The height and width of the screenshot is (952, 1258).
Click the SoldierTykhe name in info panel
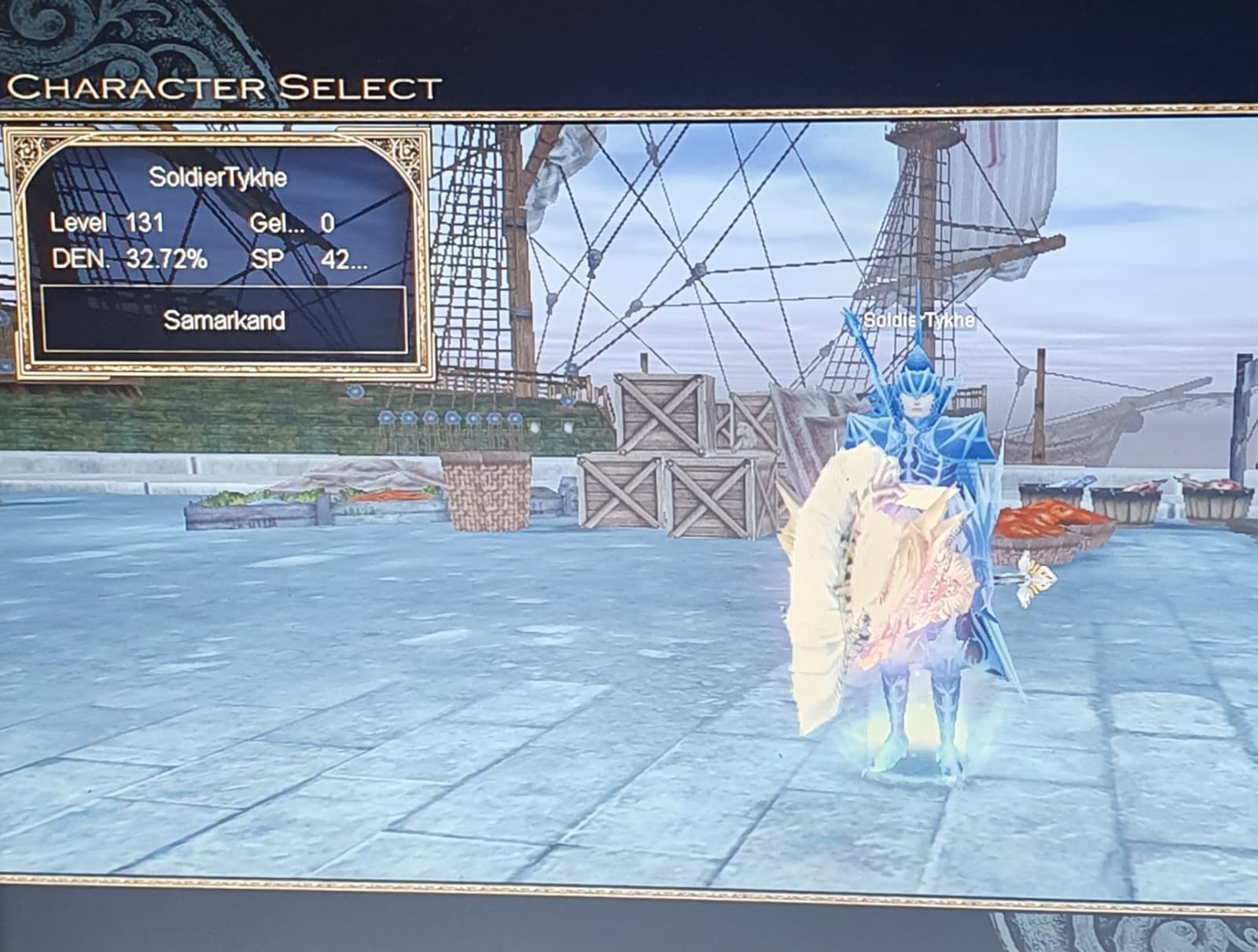(x=218, y=178)
